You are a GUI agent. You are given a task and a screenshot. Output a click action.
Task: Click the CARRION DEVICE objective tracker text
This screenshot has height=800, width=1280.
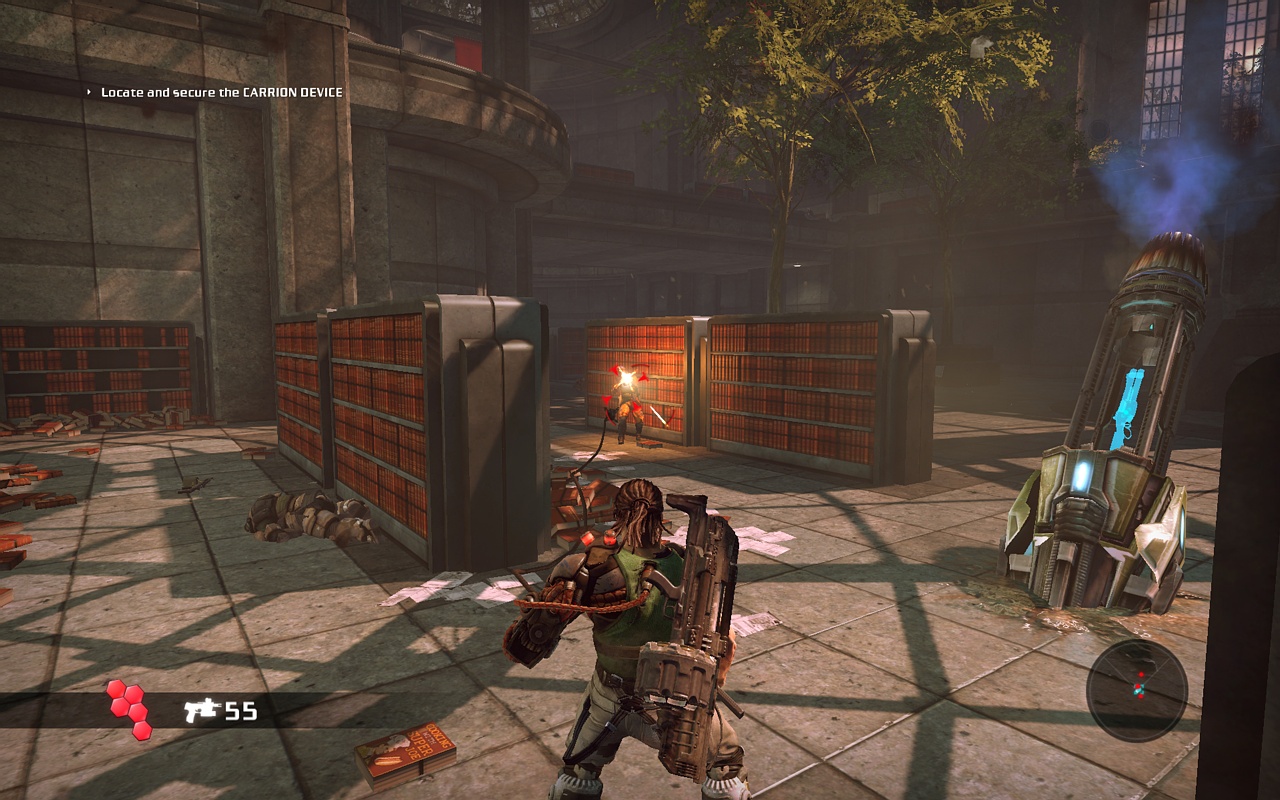pyautogui.click(x=221, y=92)
